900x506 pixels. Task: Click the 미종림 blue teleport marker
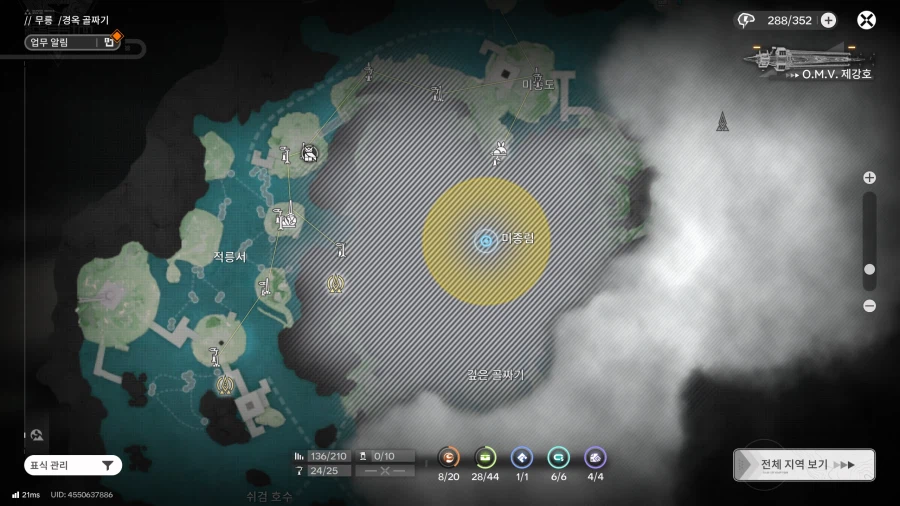pyautogui.click(x=486, y=240)
